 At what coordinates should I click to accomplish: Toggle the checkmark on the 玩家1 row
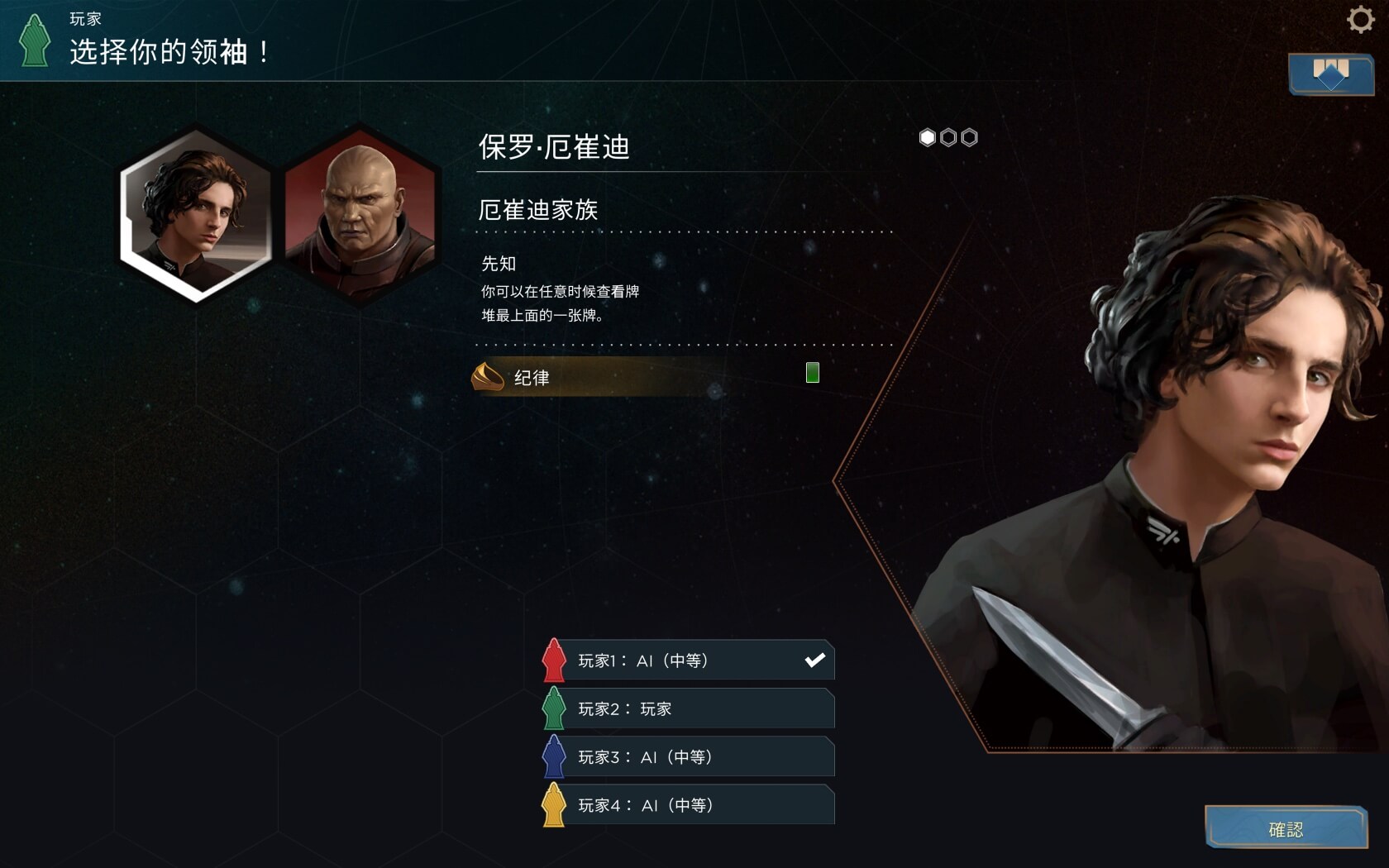point(815,660)
